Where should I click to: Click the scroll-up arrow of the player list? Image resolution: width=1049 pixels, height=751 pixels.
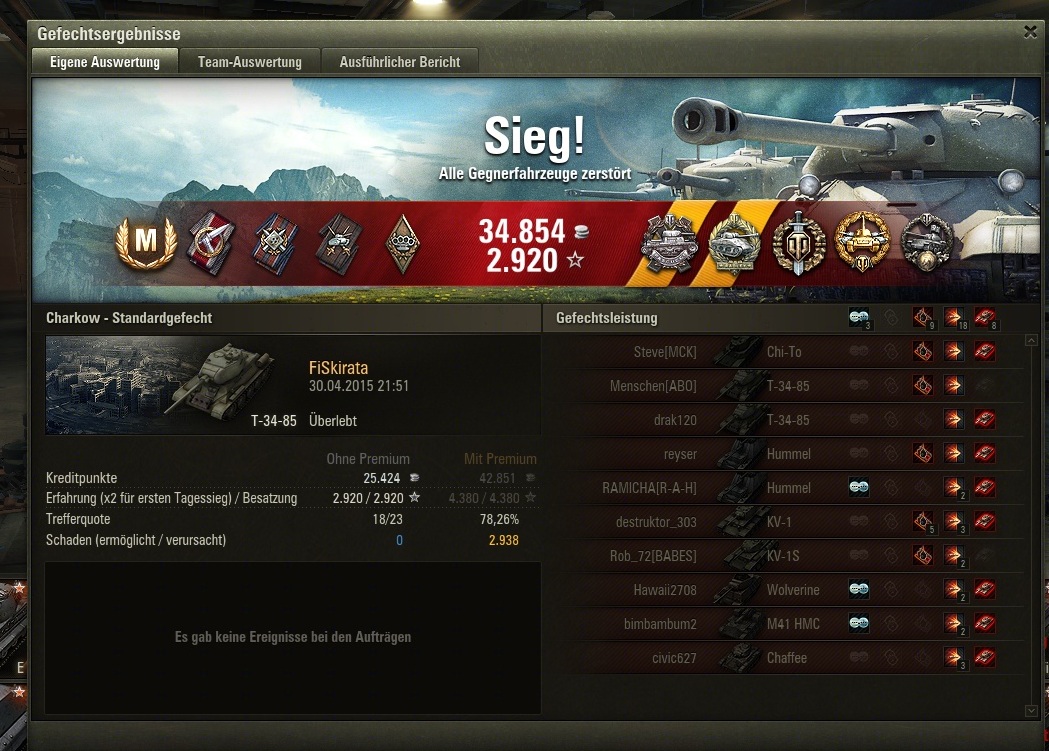[1032, 341]
